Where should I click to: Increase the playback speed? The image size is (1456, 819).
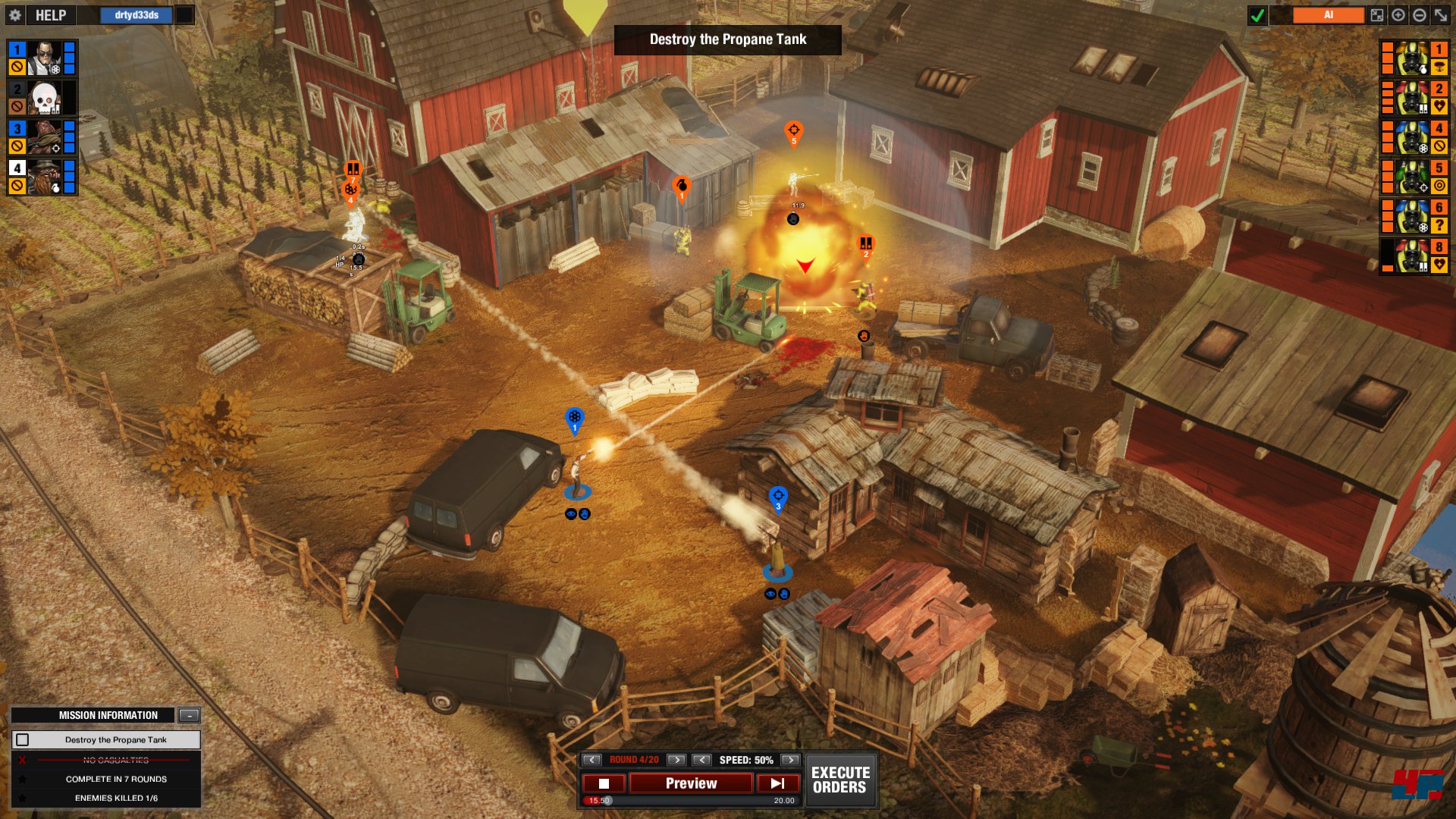[790, 760]
